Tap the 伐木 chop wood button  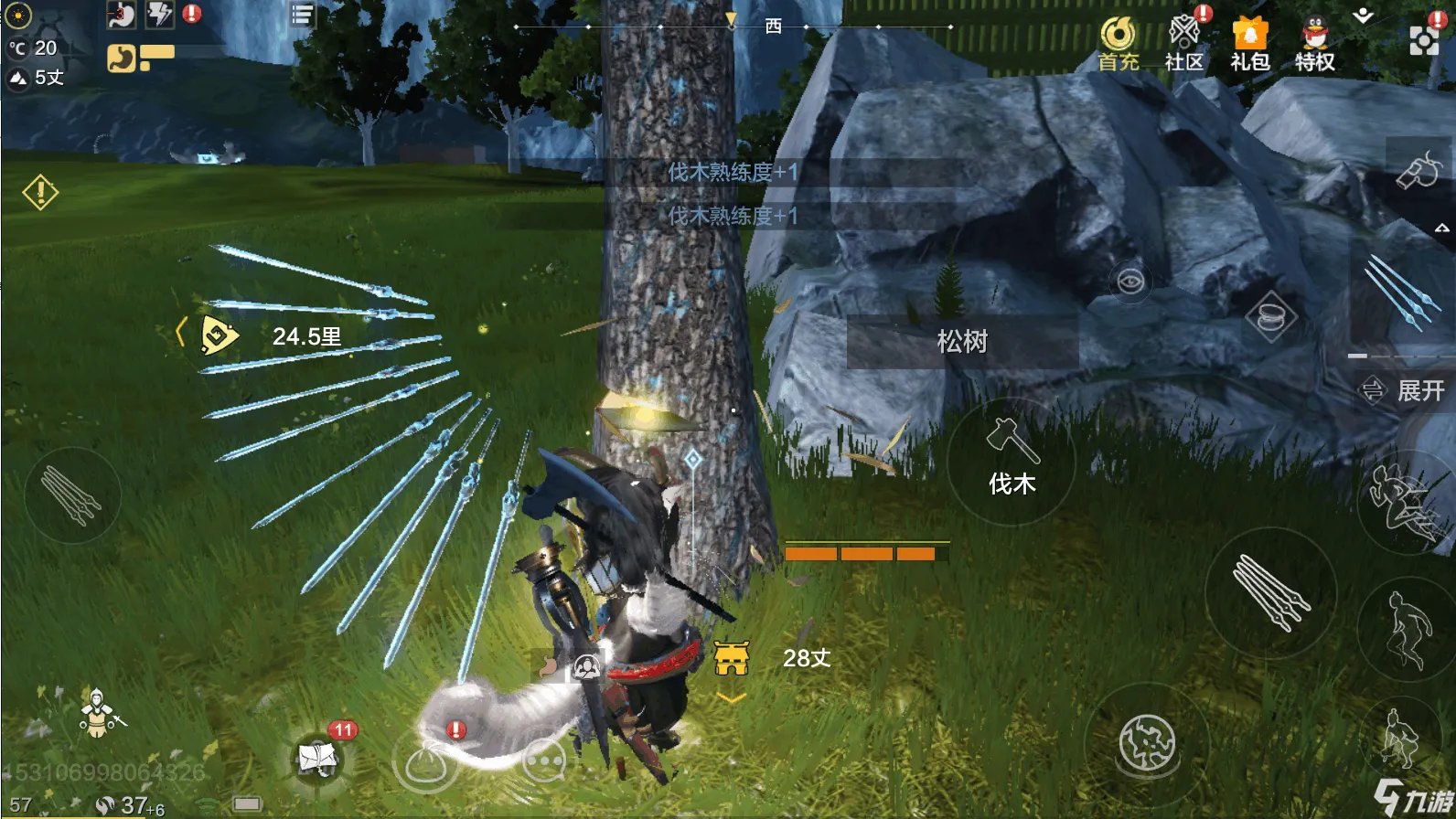tap(1012, 462)
